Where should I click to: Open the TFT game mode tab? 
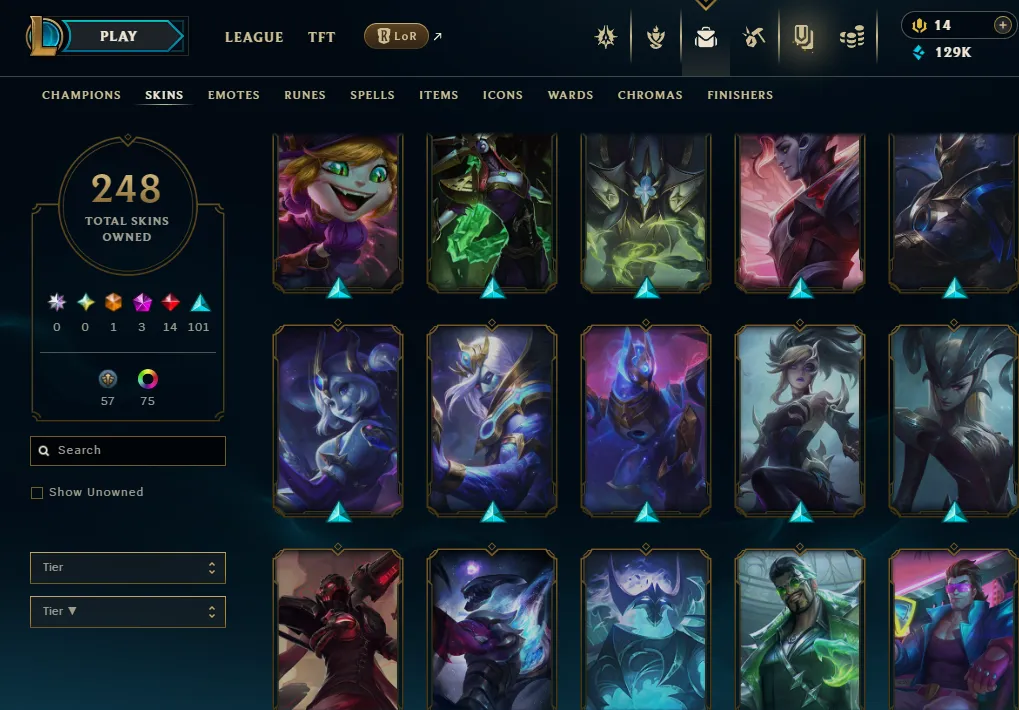(x=321, y=37)
